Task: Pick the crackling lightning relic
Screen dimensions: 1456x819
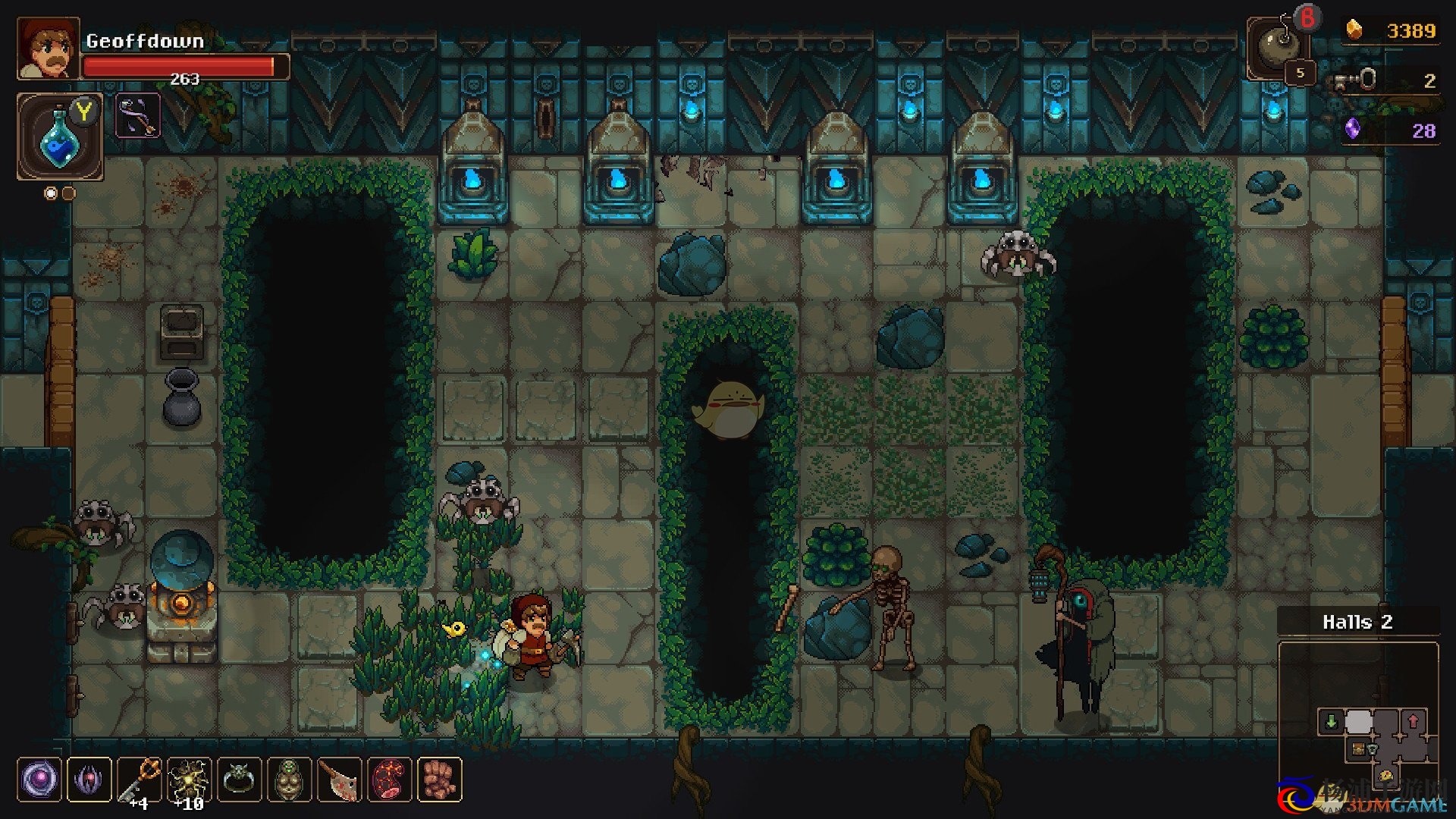Action: tap(189, 780)
